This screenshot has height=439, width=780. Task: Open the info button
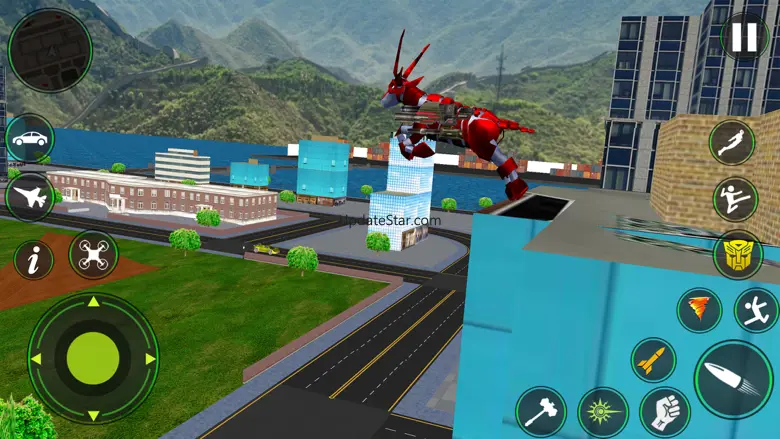(34, 260)
